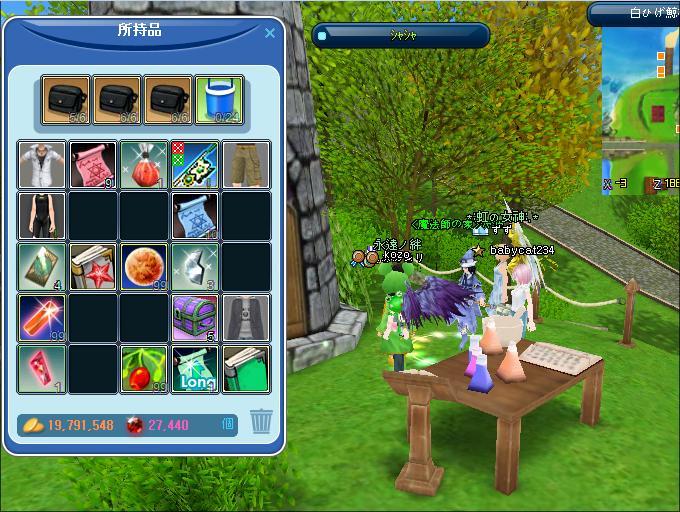The height and width of the screenshot is (512, 680).
Task: Select the pink crystal item
Action: click(42, 369)
